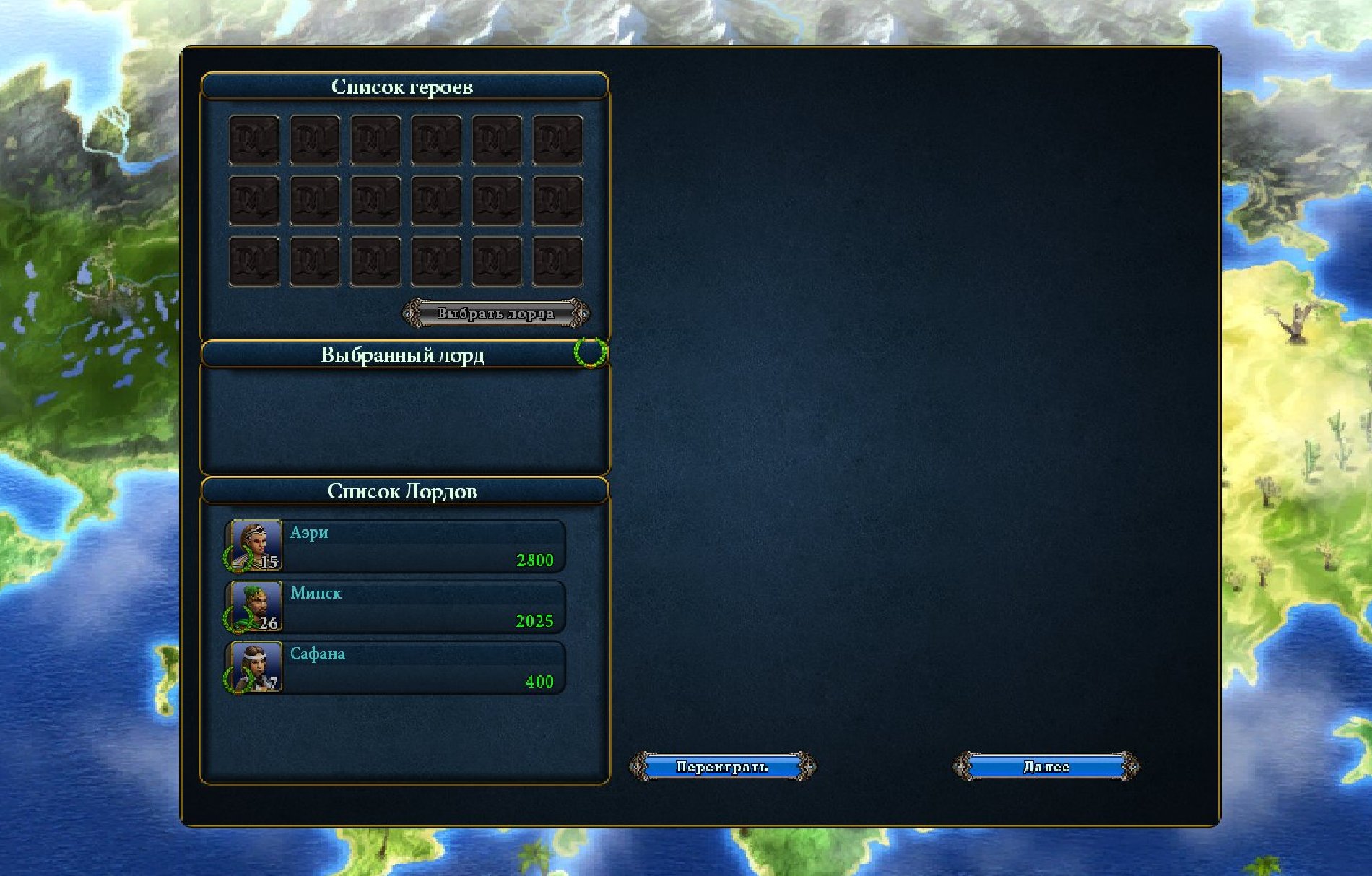Continue with the Далее button

[1046, 767]
